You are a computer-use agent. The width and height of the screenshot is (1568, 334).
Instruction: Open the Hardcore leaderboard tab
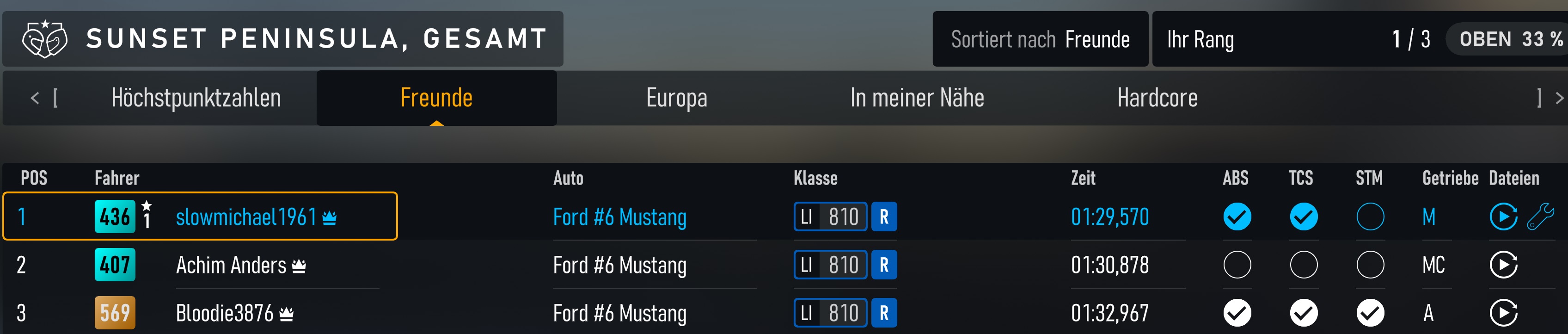[x=1157, y=98]
